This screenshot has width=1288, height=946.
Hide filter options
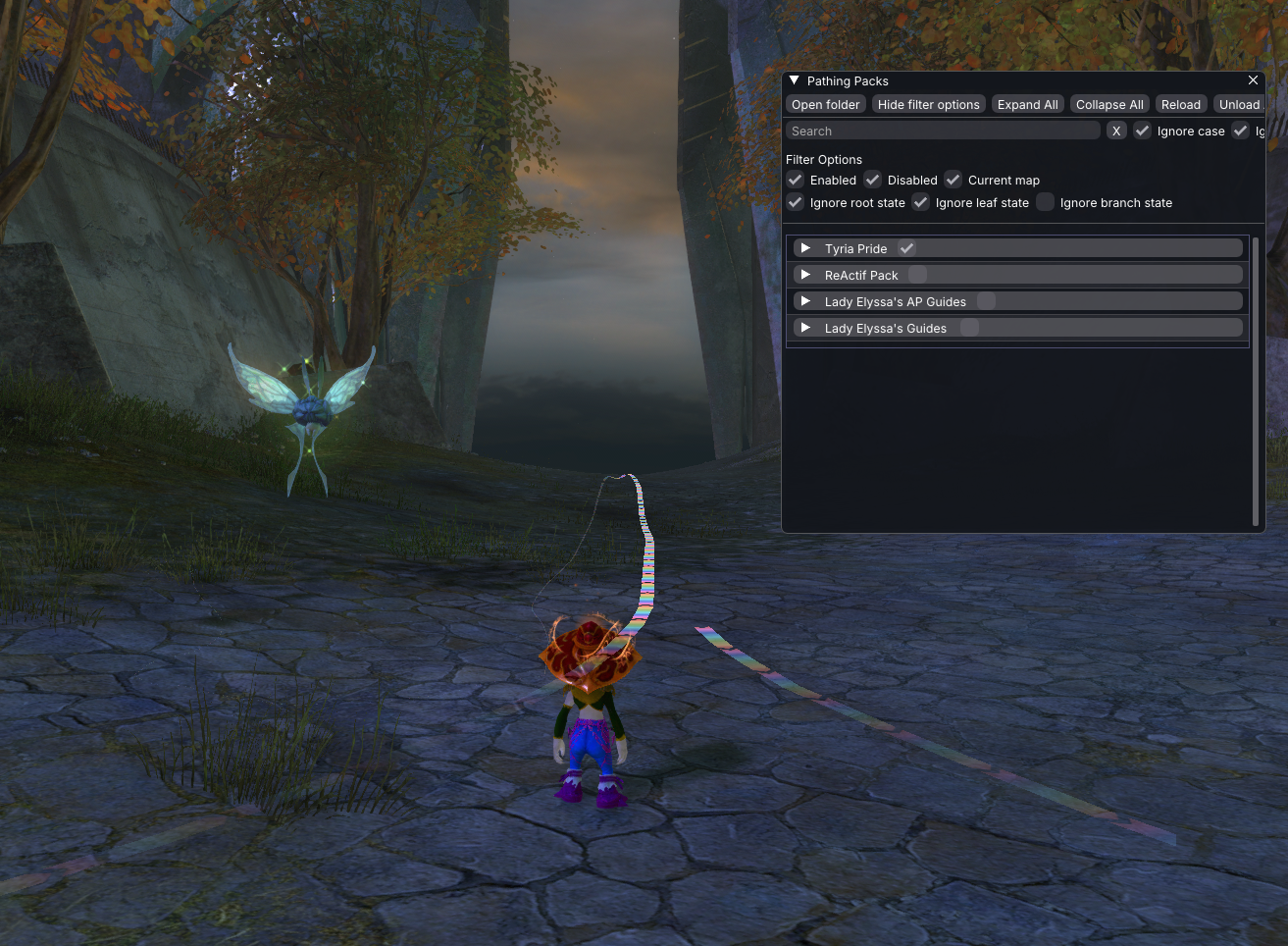click(928, 105)
